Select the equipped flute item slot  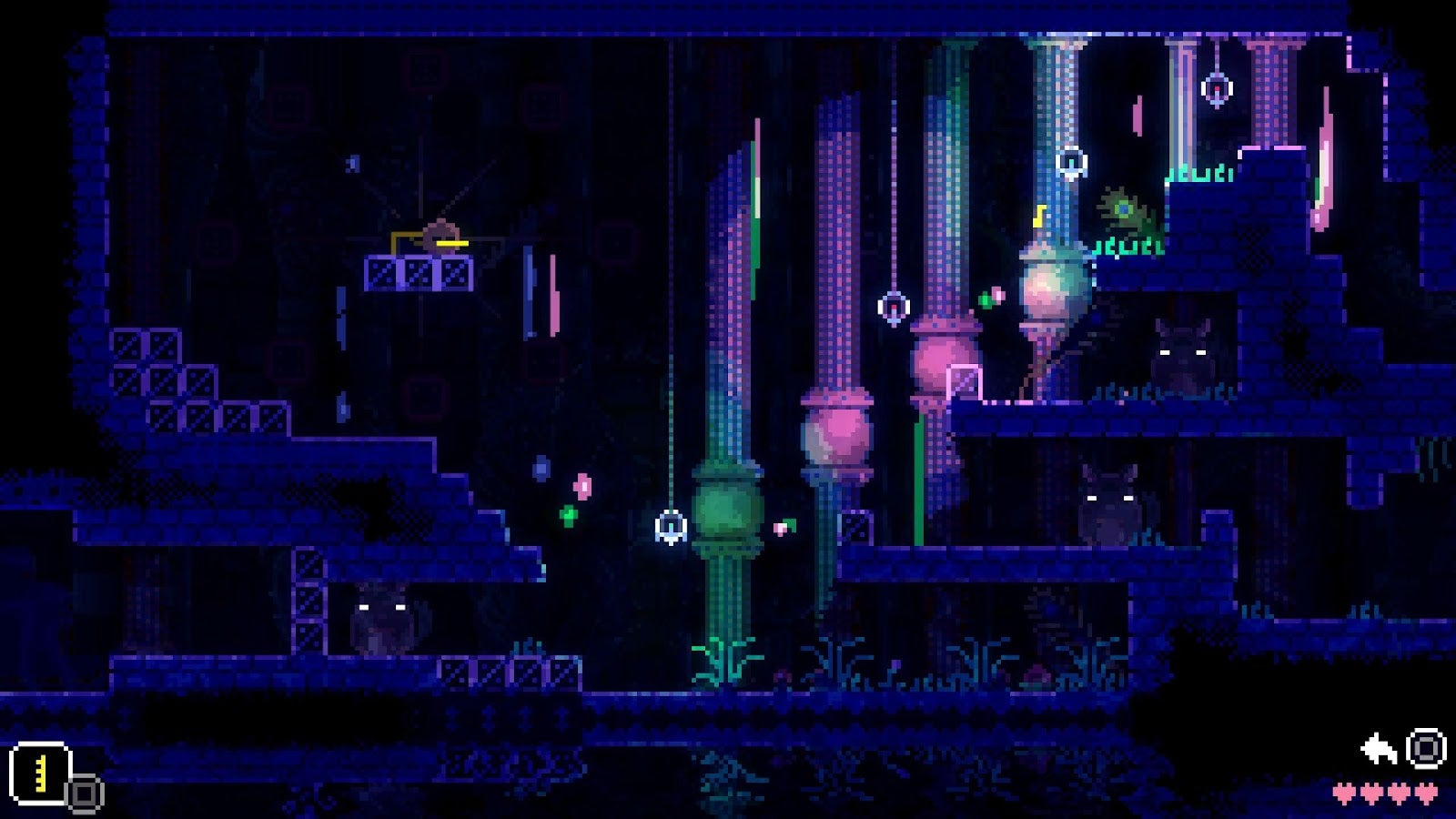41,772
